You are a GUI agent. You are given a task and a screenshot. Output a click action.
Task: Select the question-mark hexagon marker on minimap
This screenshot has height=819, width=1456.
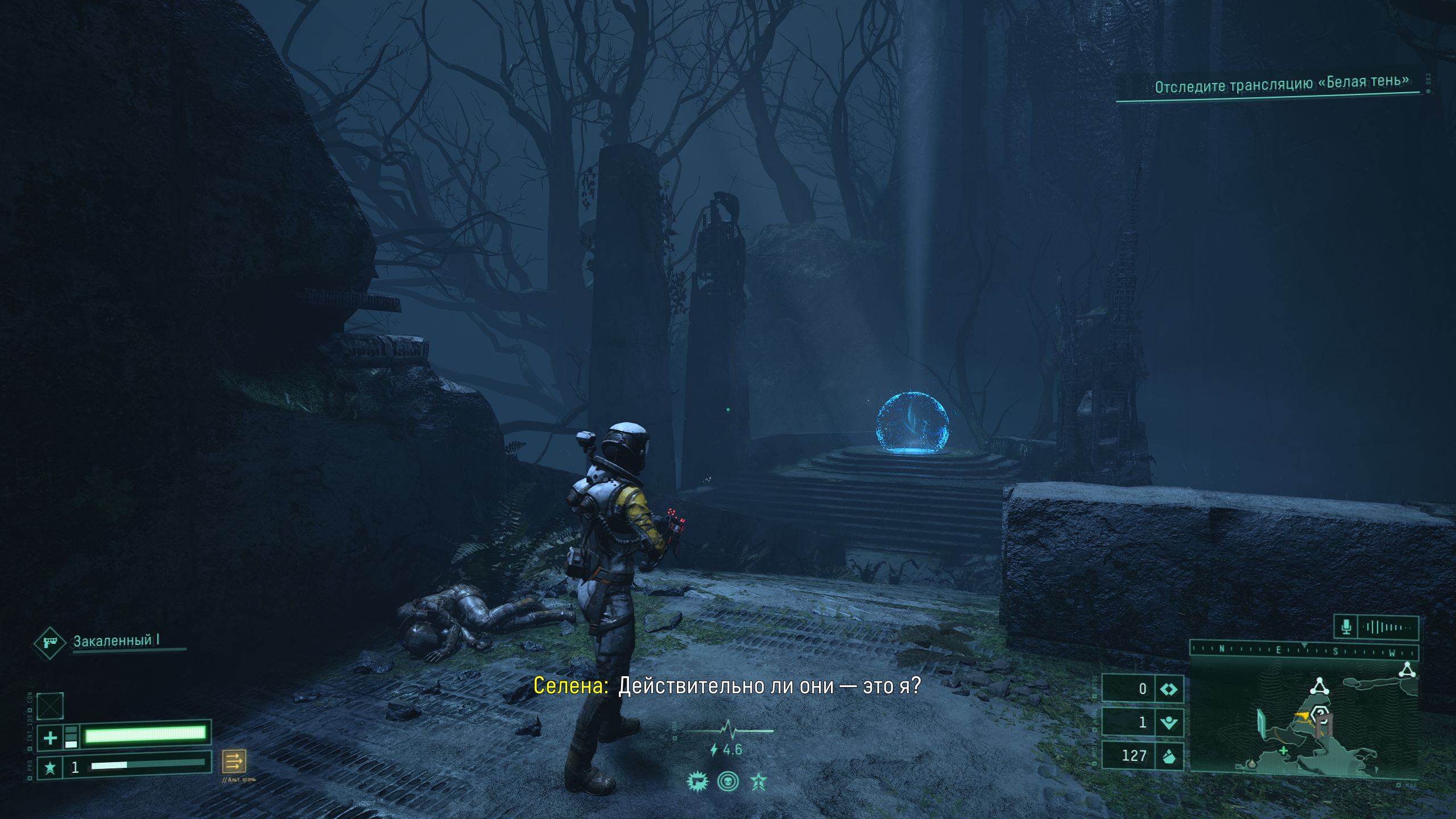pyautogui.click(x=1321, y=714)
